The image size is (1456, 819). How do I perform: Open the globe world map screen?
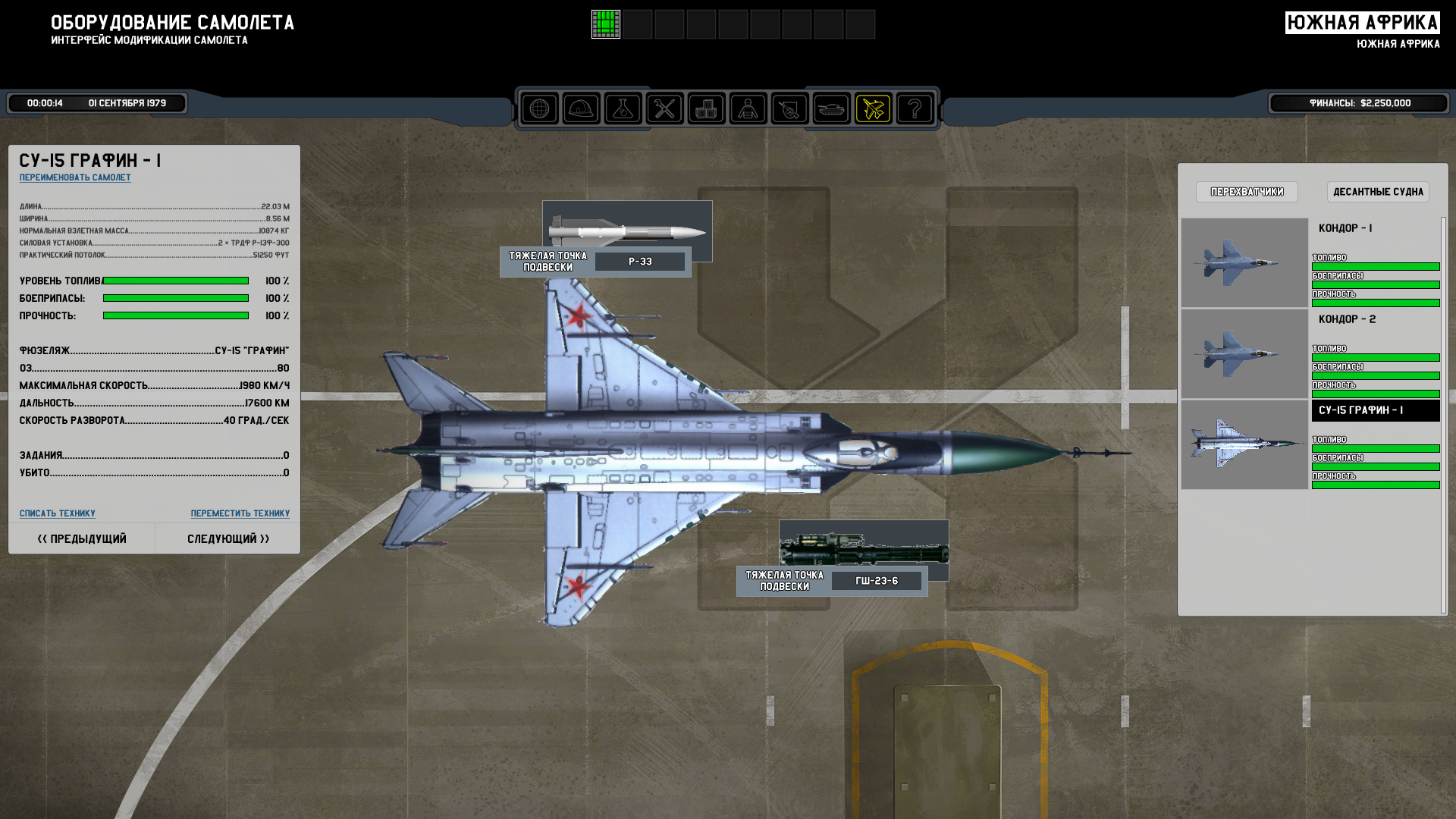(539, 109)
